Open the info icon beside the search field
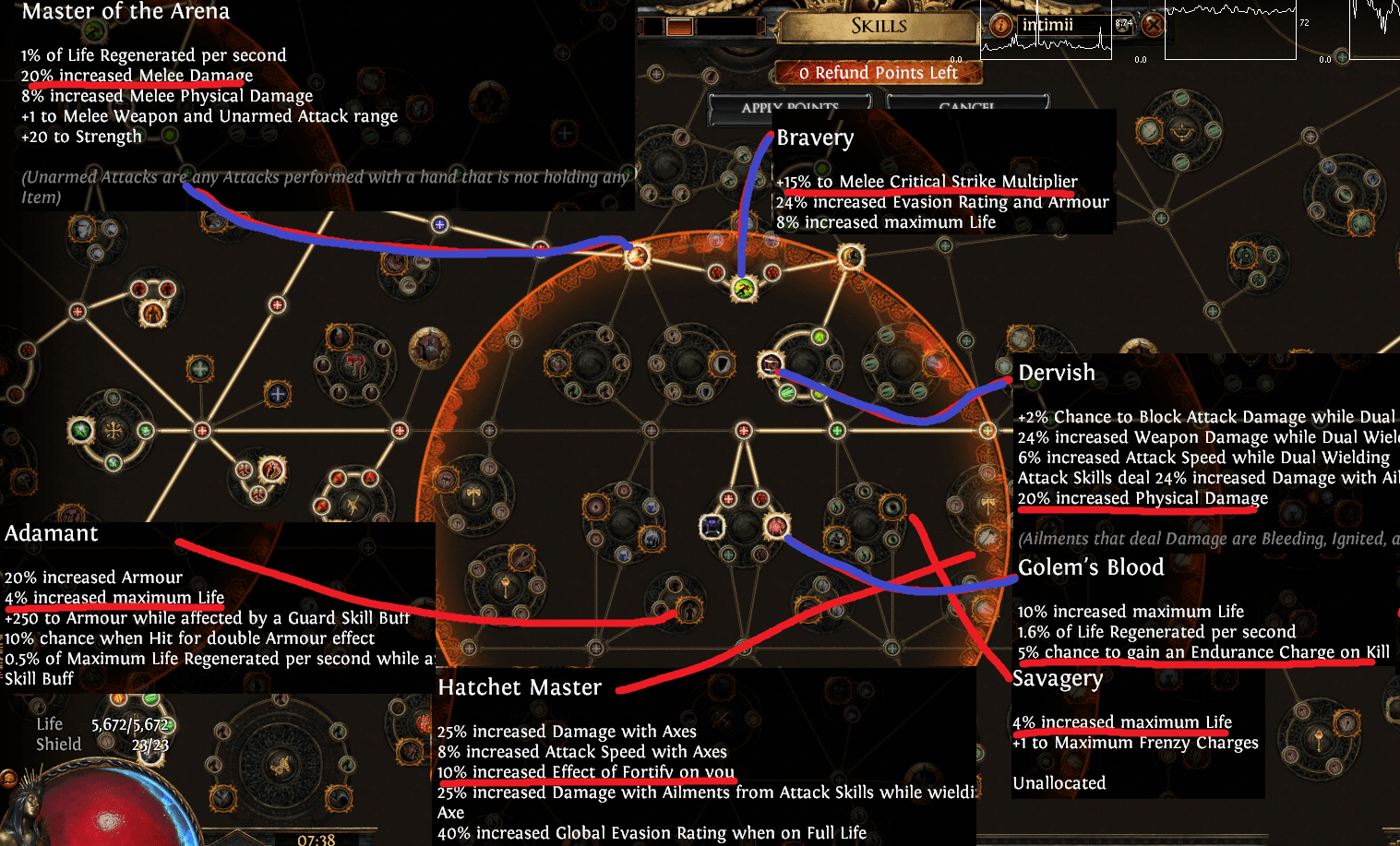The image size is (1400, 846). (x=1002, y=26)
